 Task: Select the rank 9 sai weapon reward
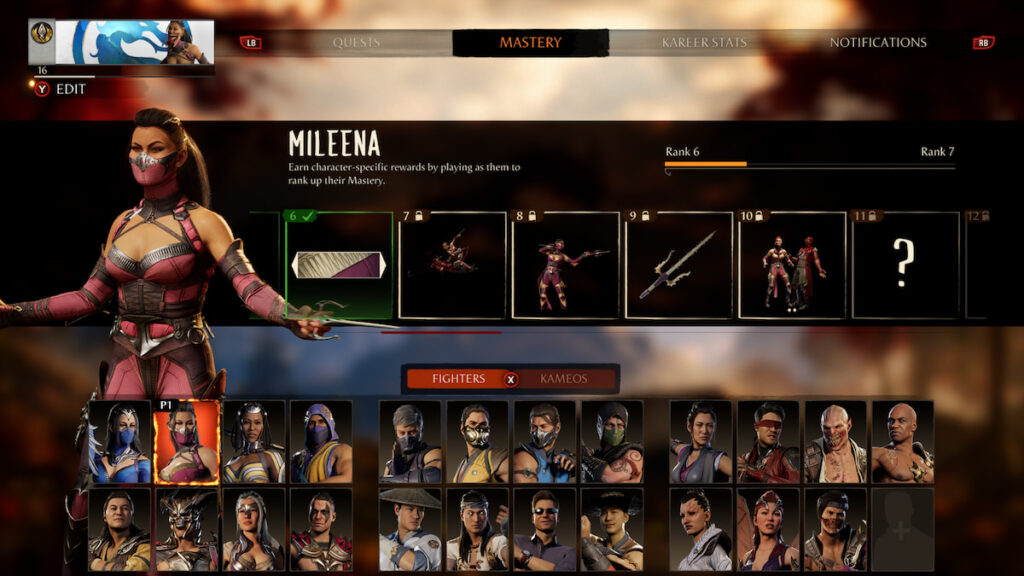pyautogui.click(x=679, y=265)
